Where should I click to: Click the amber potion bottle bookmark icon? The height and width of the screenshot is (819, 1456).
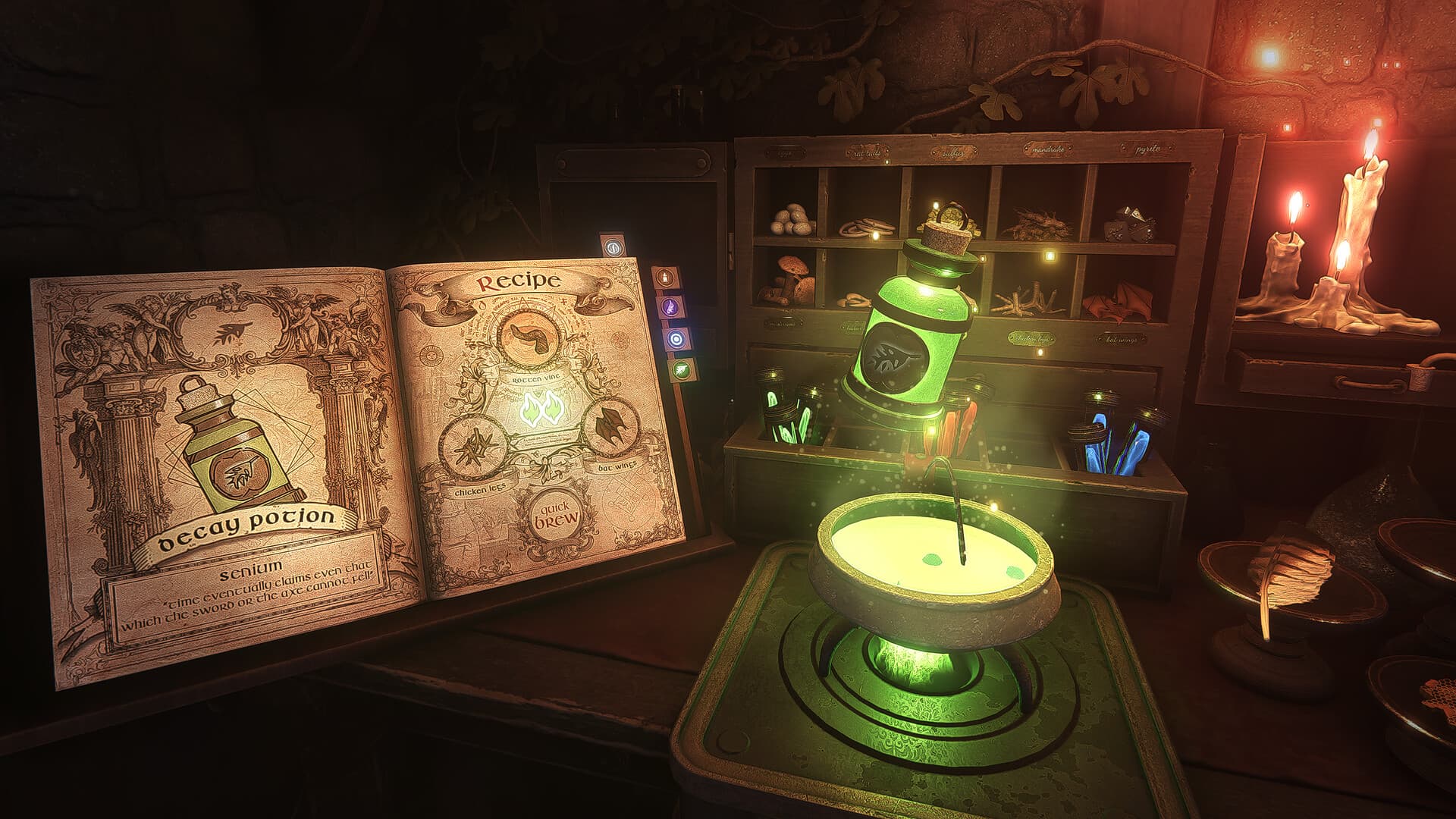click(x=665, y=277)
